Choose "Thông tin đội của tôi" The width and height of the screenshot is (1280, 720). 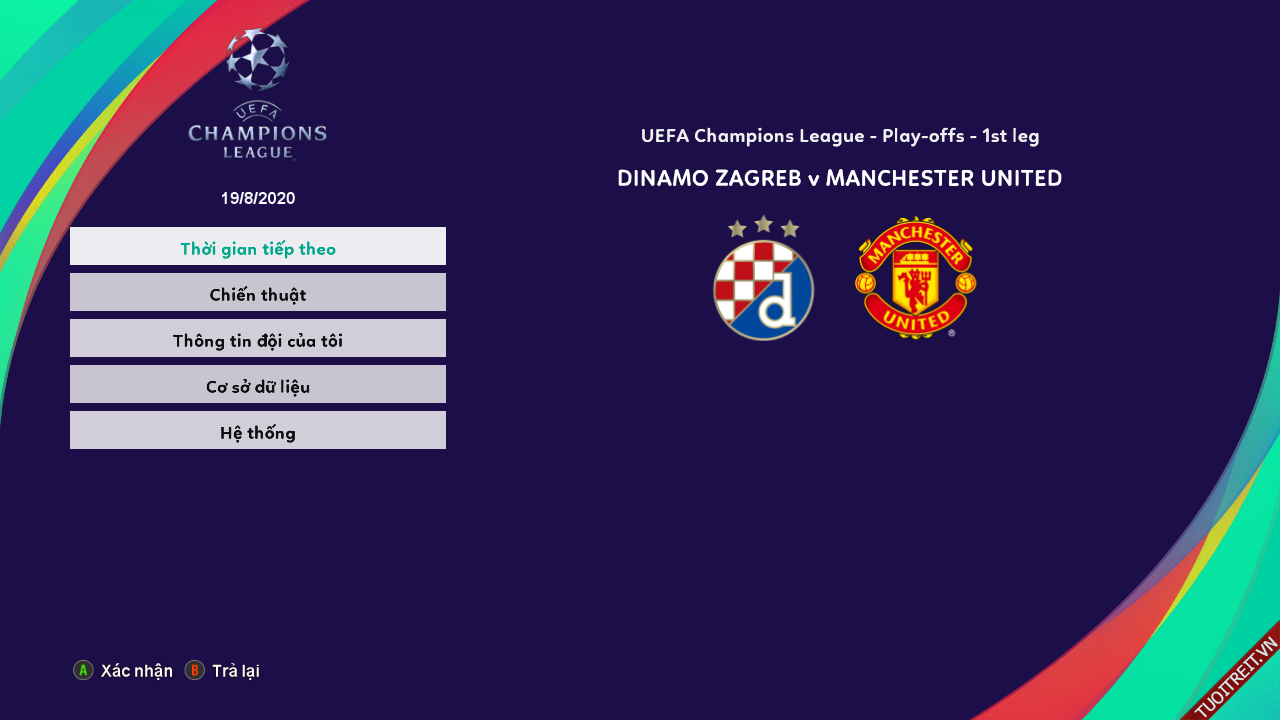click(258, 339)
